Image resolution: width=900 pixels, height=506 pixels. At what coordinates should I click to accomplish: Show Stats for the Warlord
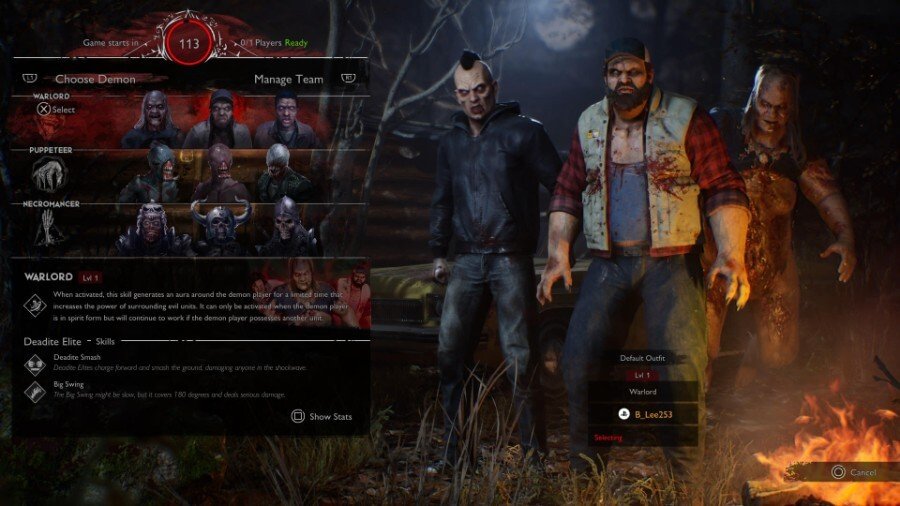point(321,416)
